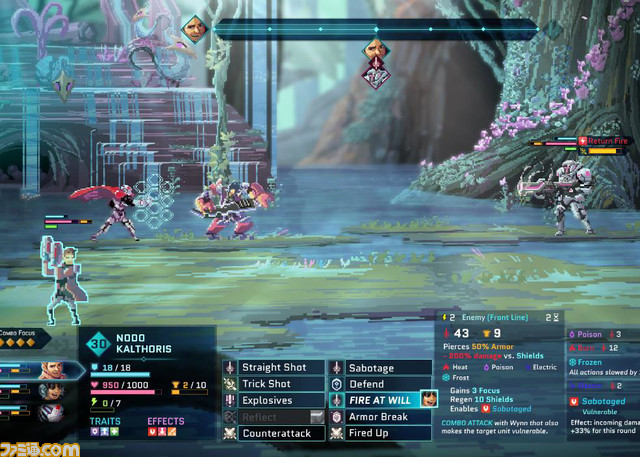Image resolution: width=640 pixels, height=457 pixels.
Task: Click the bearded portrait marker below the timeline
Action: click(376, 48)
